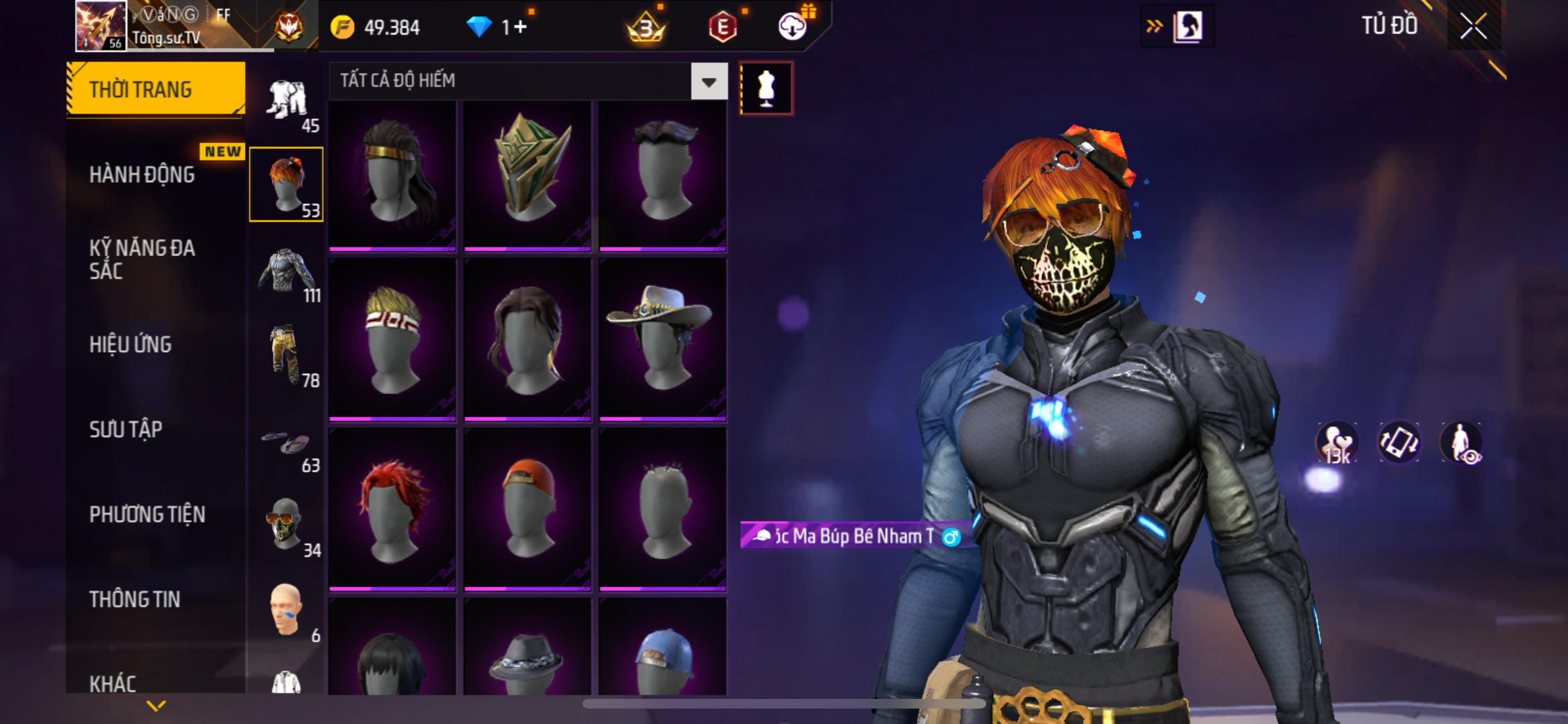The width and height of the screenshot is (1568, 724).
Task: Switch to the pants clothing category
Action: tap(285, 355)
